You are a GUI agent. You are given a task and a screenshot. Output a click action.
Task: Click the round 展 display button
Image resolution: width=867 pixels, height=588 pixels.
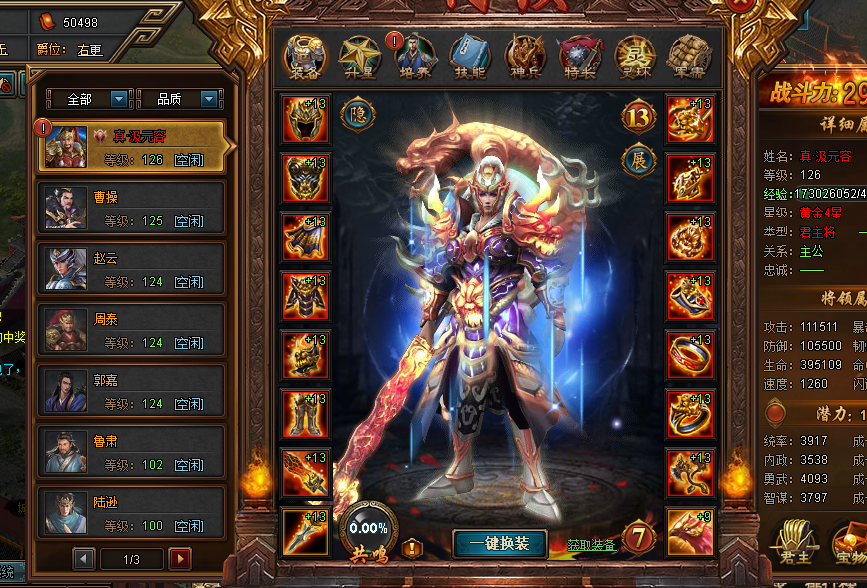tap(639, 159)
